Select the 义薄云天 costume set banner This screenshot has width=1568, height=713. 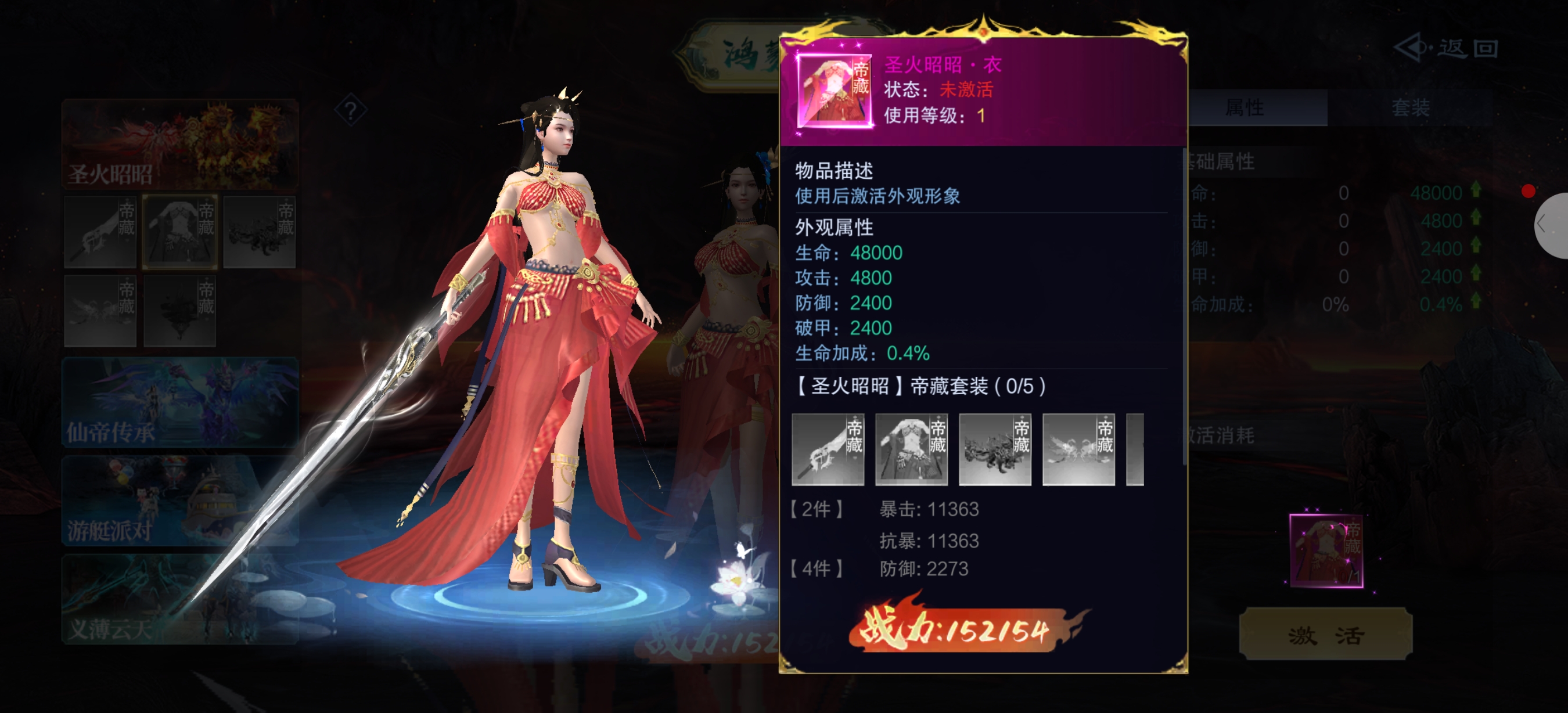180,599
